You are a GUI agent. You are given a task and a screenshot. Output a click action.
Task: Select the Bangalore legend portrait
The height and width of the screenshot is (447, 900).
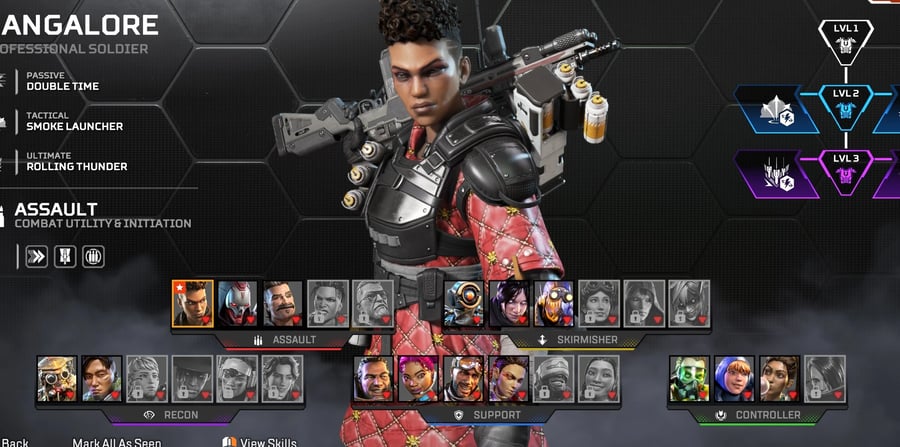click(x=193, y=302)
